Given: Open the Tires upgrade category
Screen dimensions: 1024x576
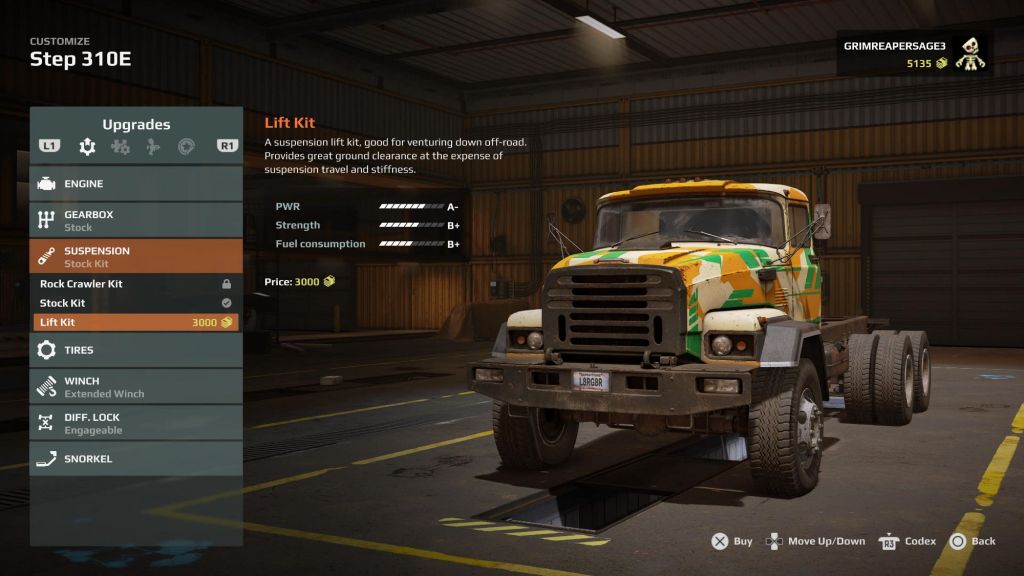Looking at the screenshot, I should tap(136, 350).
